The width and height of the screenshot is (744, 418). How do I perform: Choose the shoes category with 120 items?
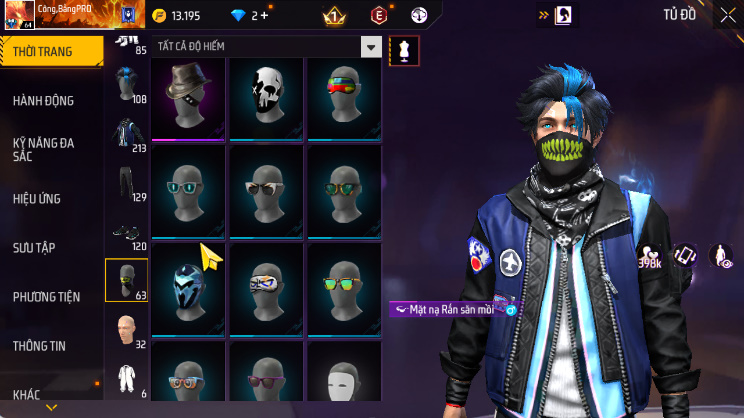(125, 232)
